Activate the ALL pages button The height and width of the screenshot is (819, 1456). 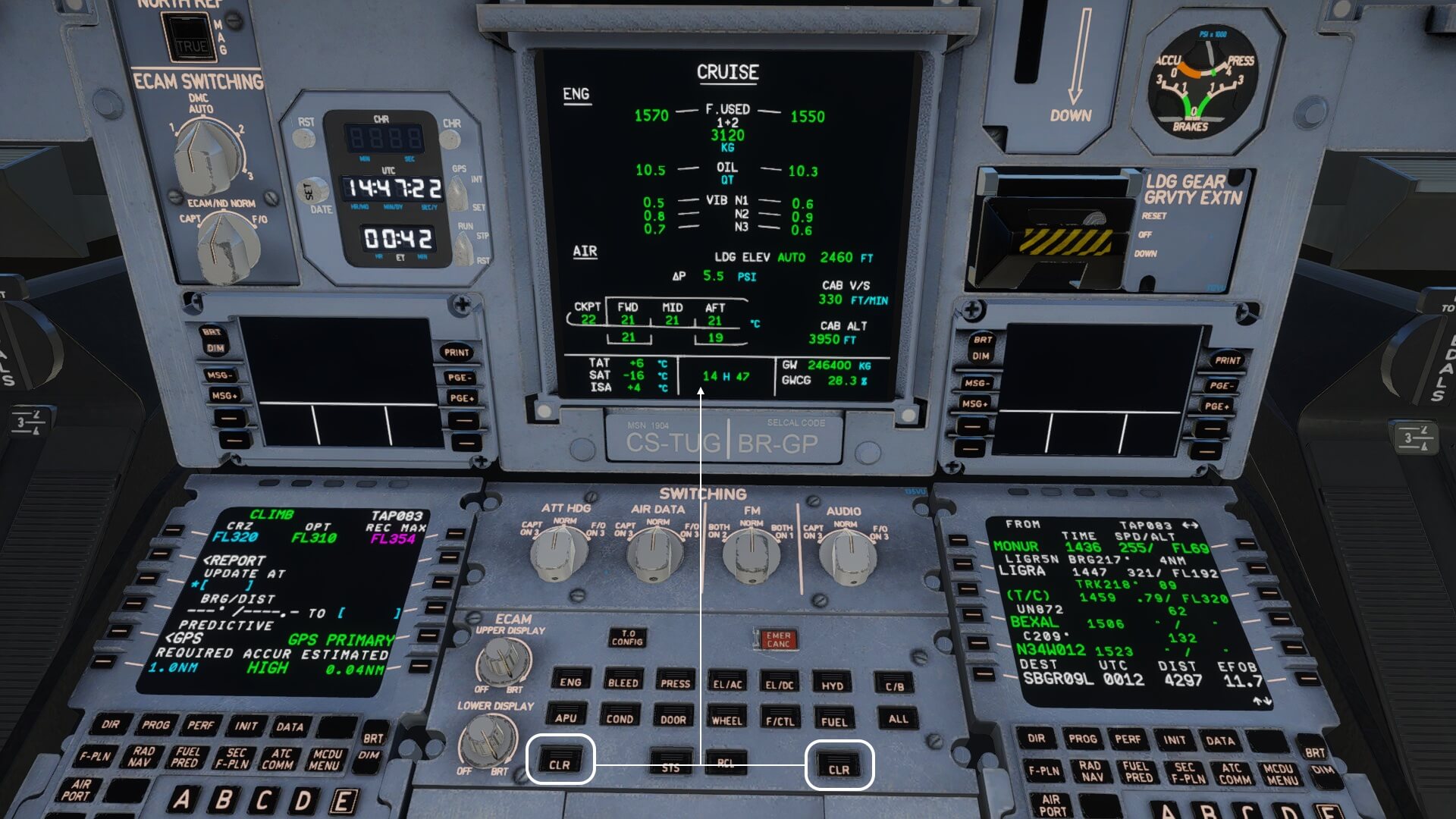pos(898,718)
